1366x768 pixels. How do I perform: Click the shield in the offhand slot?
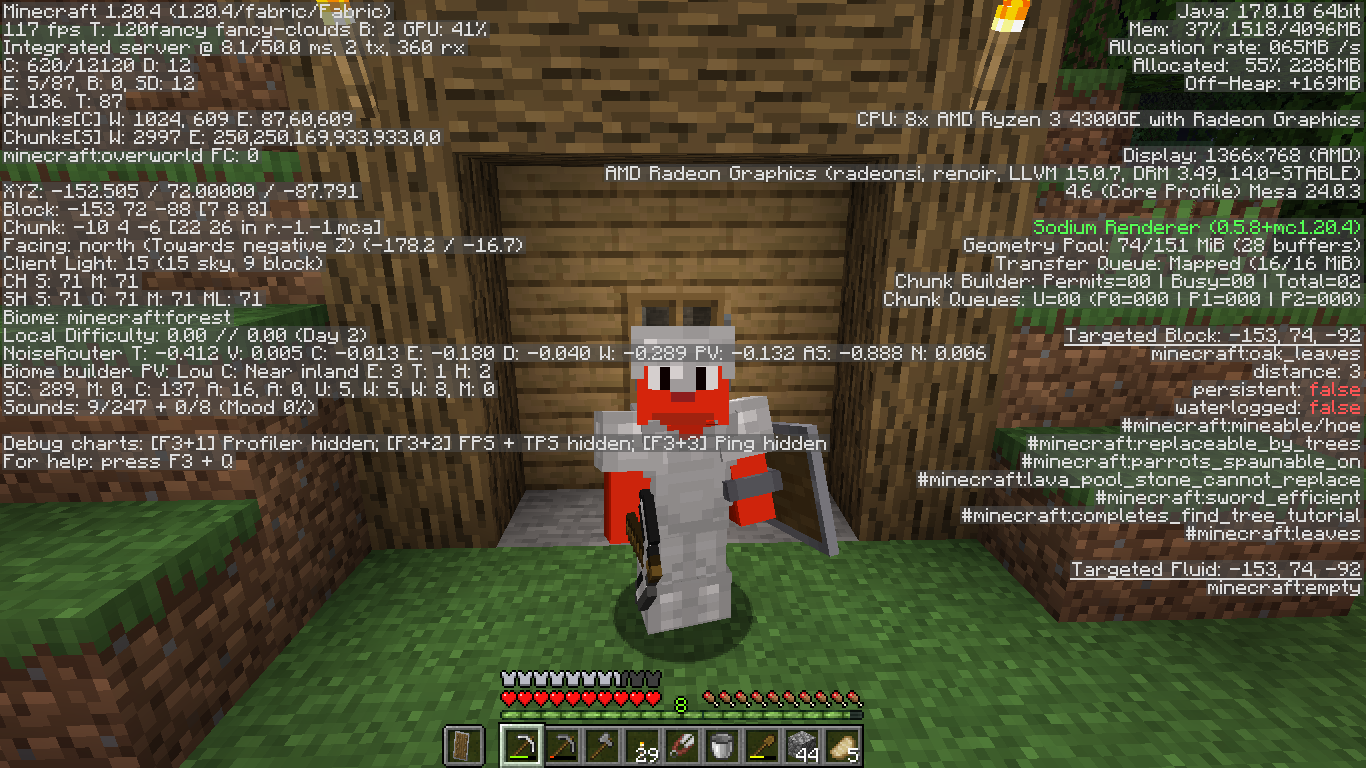(463, 746)
